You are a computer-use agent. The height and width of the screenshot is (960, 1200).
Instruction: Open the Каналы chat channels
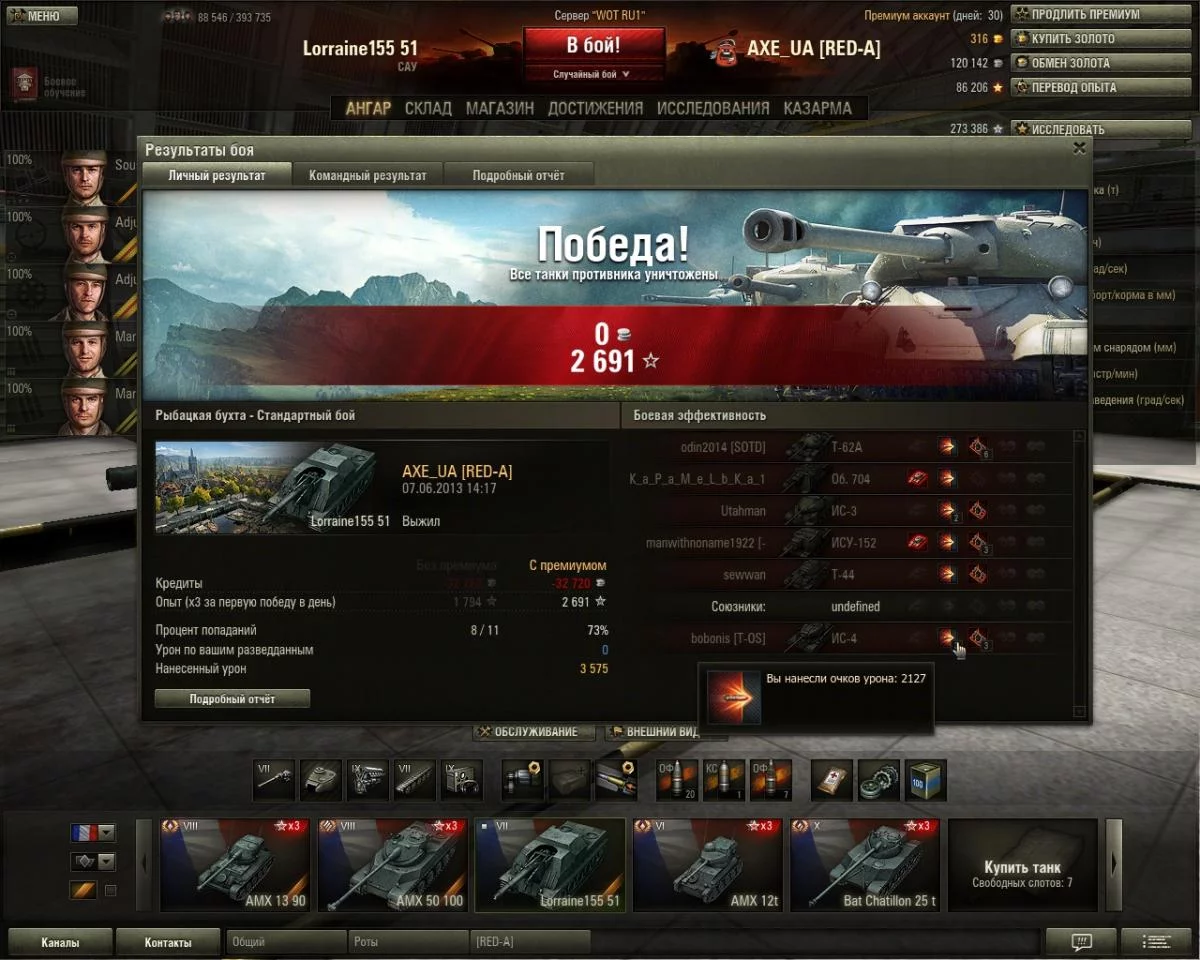60,942
